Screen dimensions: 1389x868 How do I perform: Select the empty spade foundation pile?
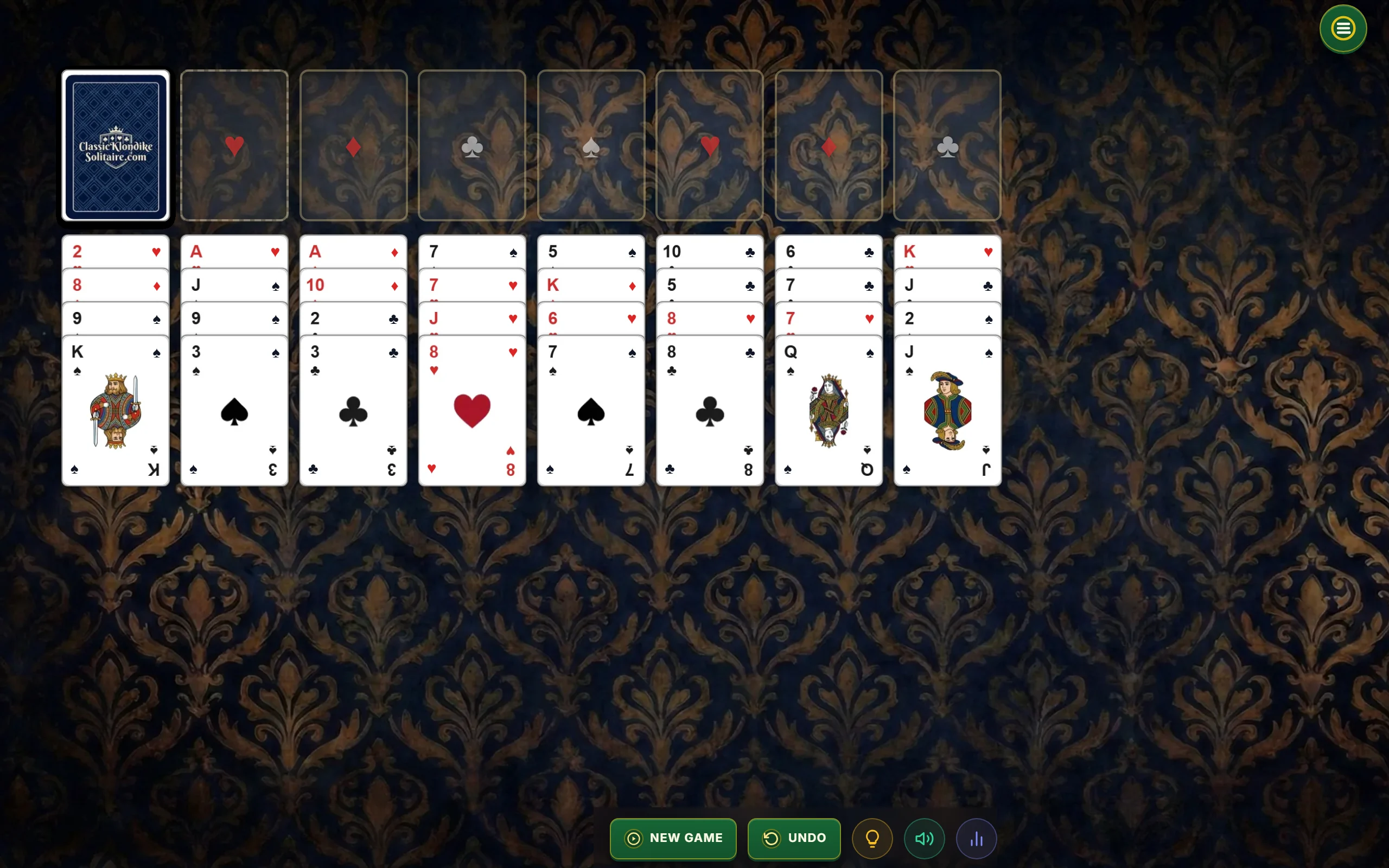(591, 146)
